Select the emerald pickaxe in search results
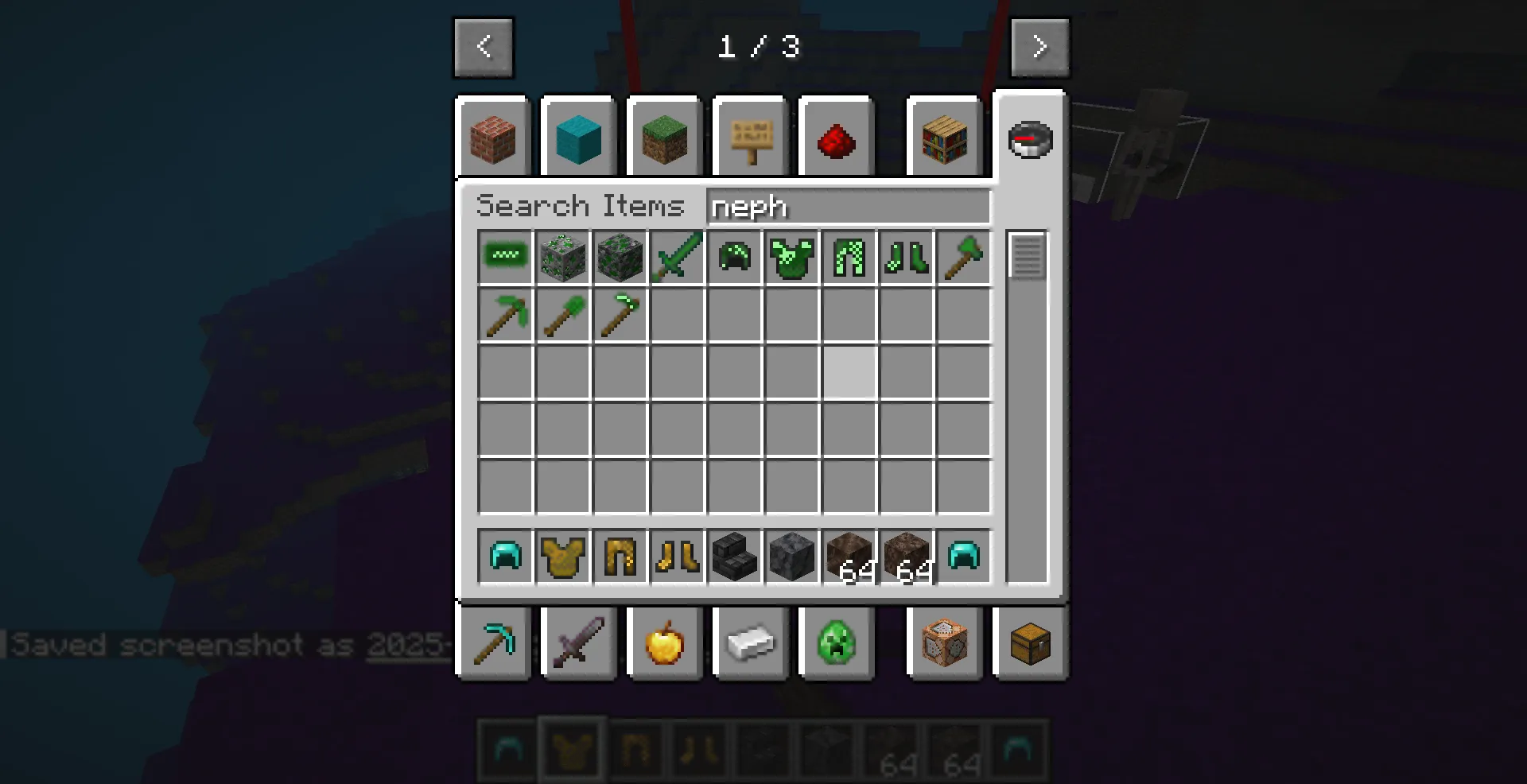The image size is (1527, 784). point(506,314)
